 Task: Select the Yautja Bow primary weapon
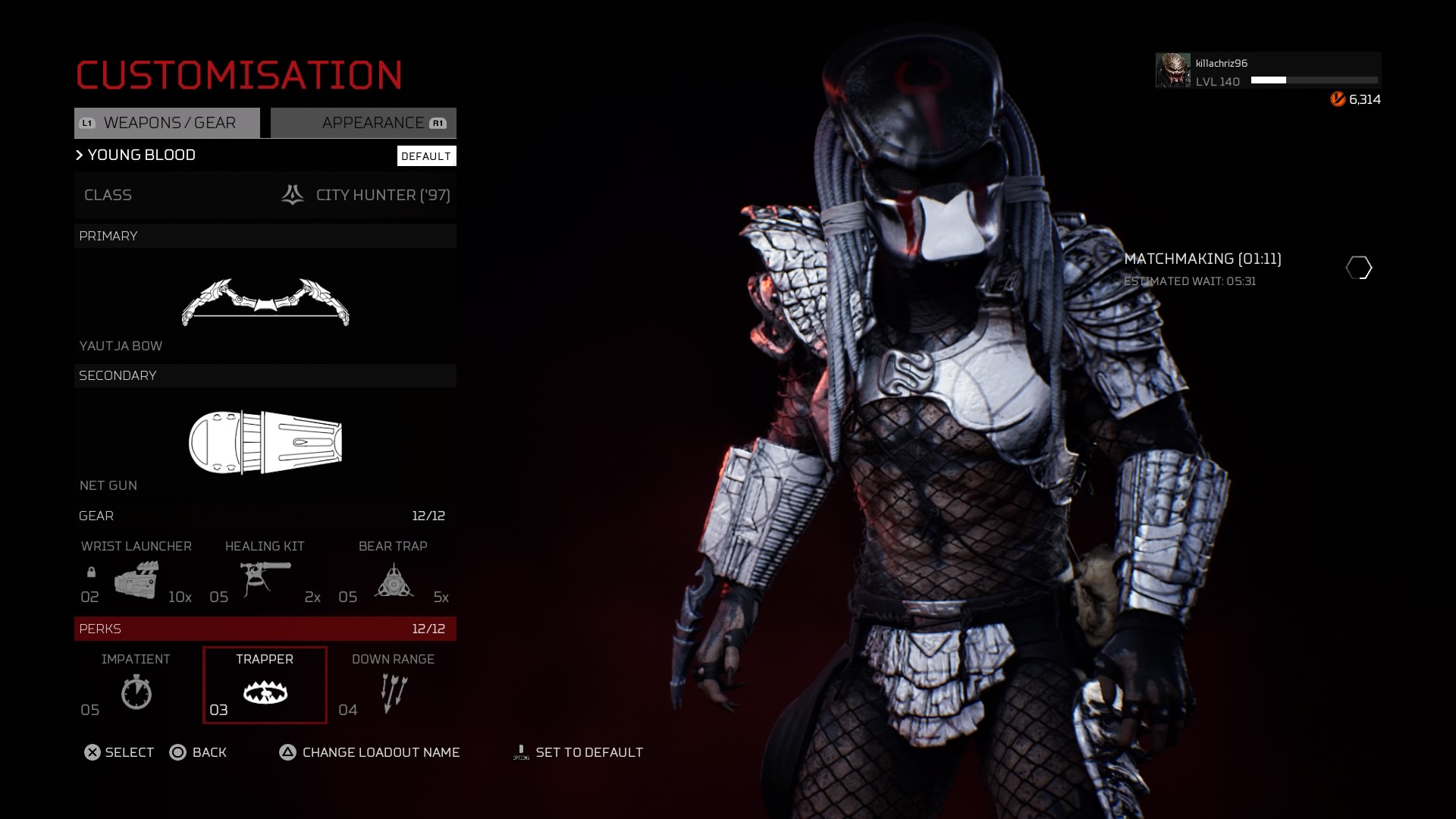point(265,303)
